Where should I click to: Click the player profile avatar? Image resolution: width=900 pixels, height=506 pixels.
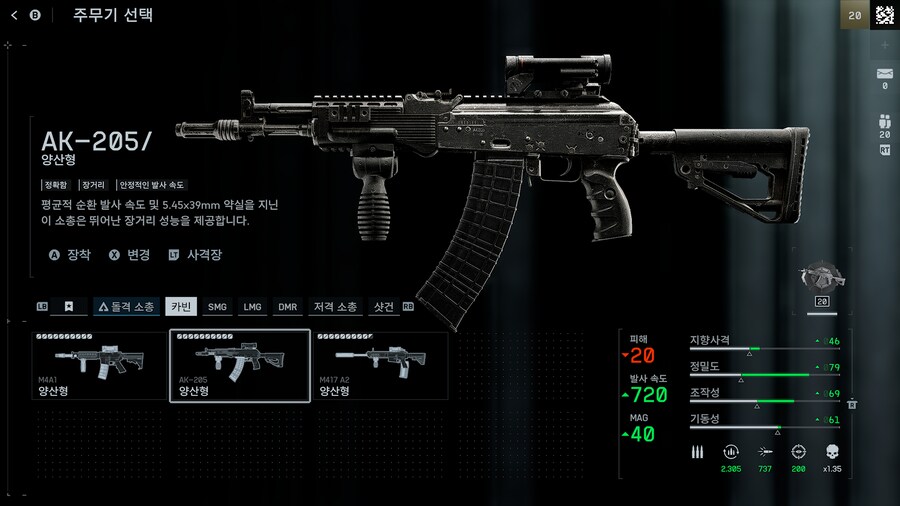click(x=884, y=15)
